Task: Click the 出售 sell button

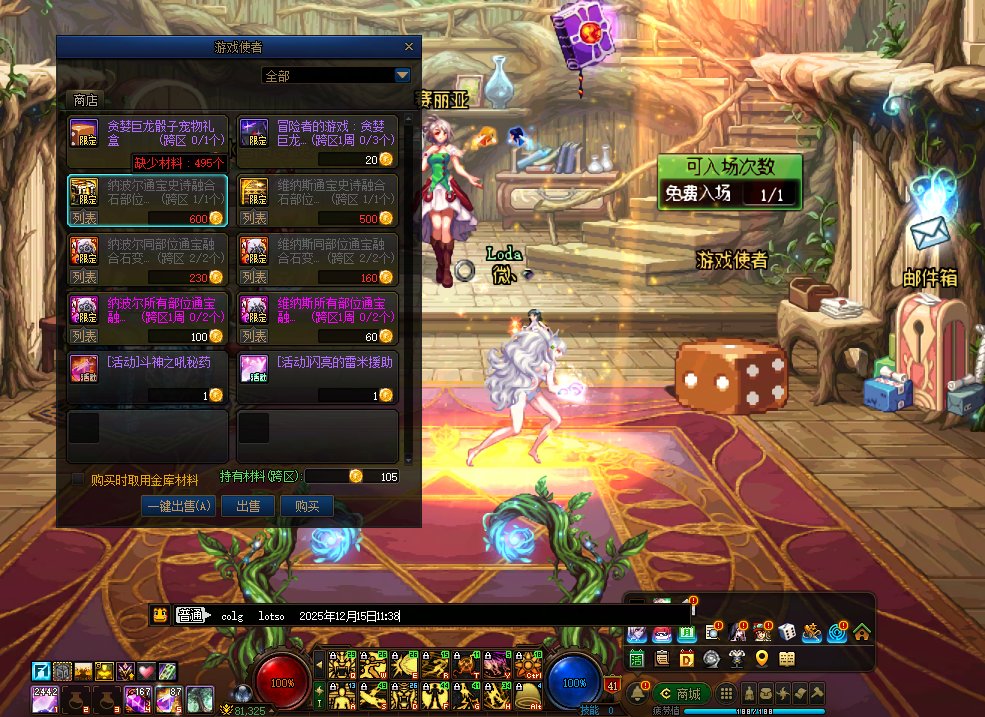Action: tap(248, 506)
